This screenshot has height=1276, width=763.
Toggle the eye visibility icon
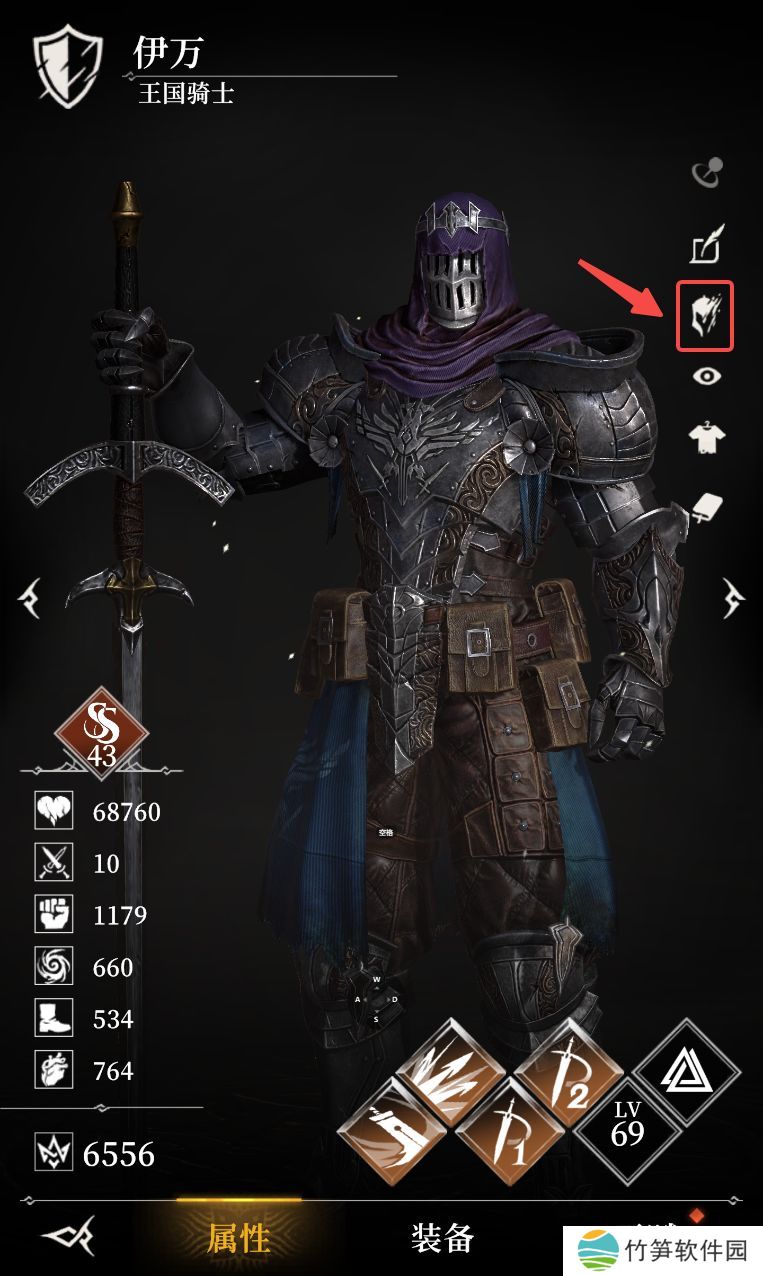tap(707, 376)
